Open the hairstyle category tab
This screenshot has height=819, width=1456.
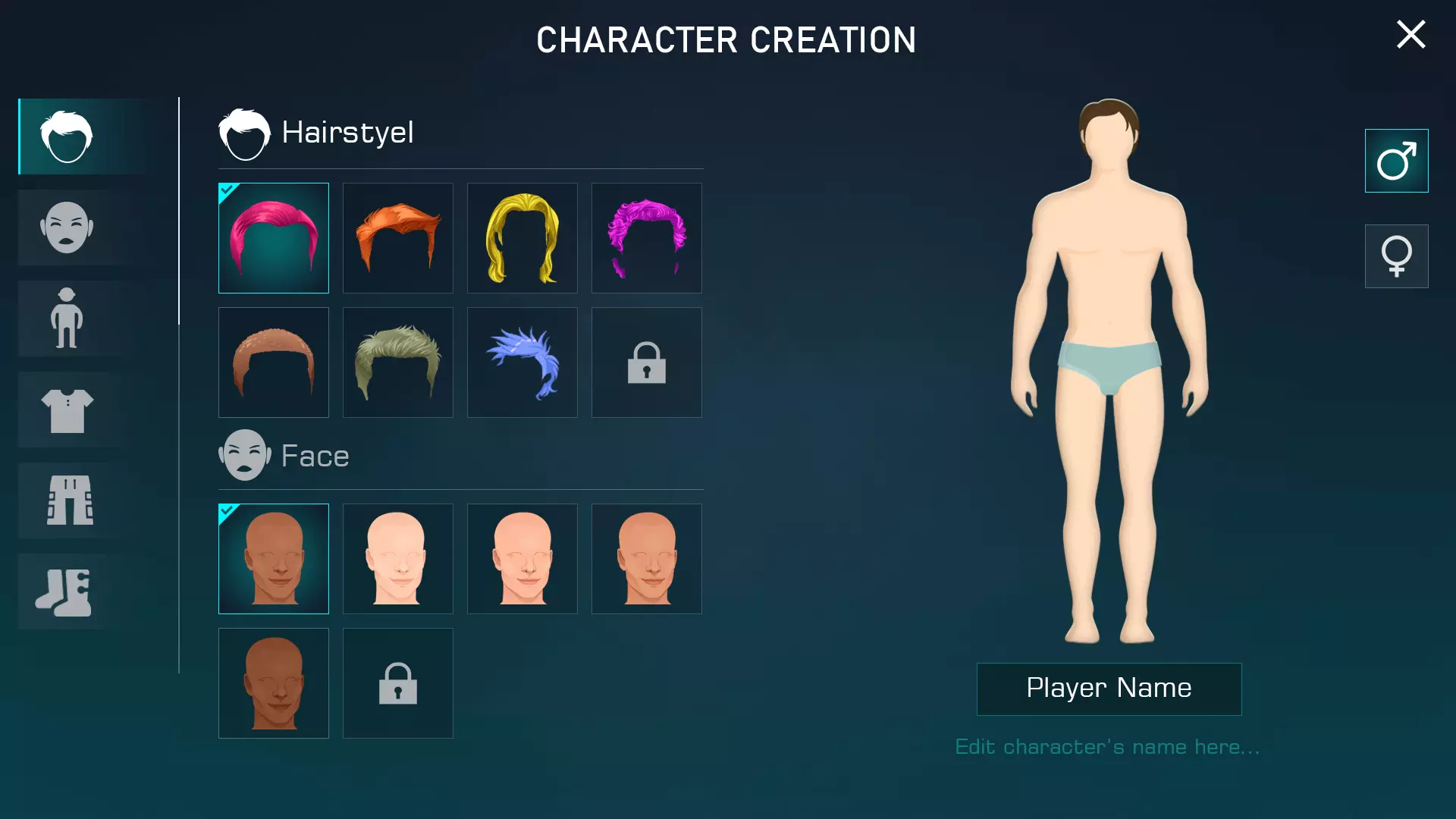click(x=67, y=136)
